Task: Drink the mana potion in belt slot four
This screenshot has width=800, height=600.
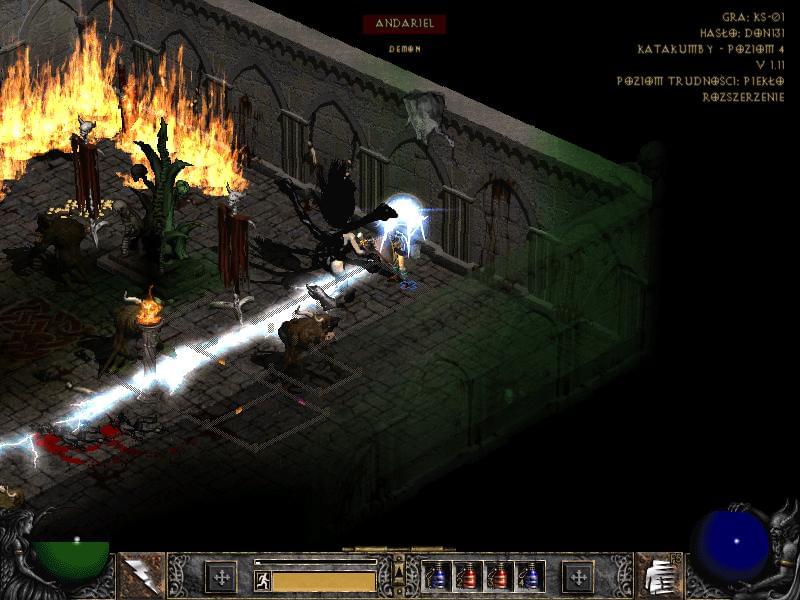Action: [528, 577]
